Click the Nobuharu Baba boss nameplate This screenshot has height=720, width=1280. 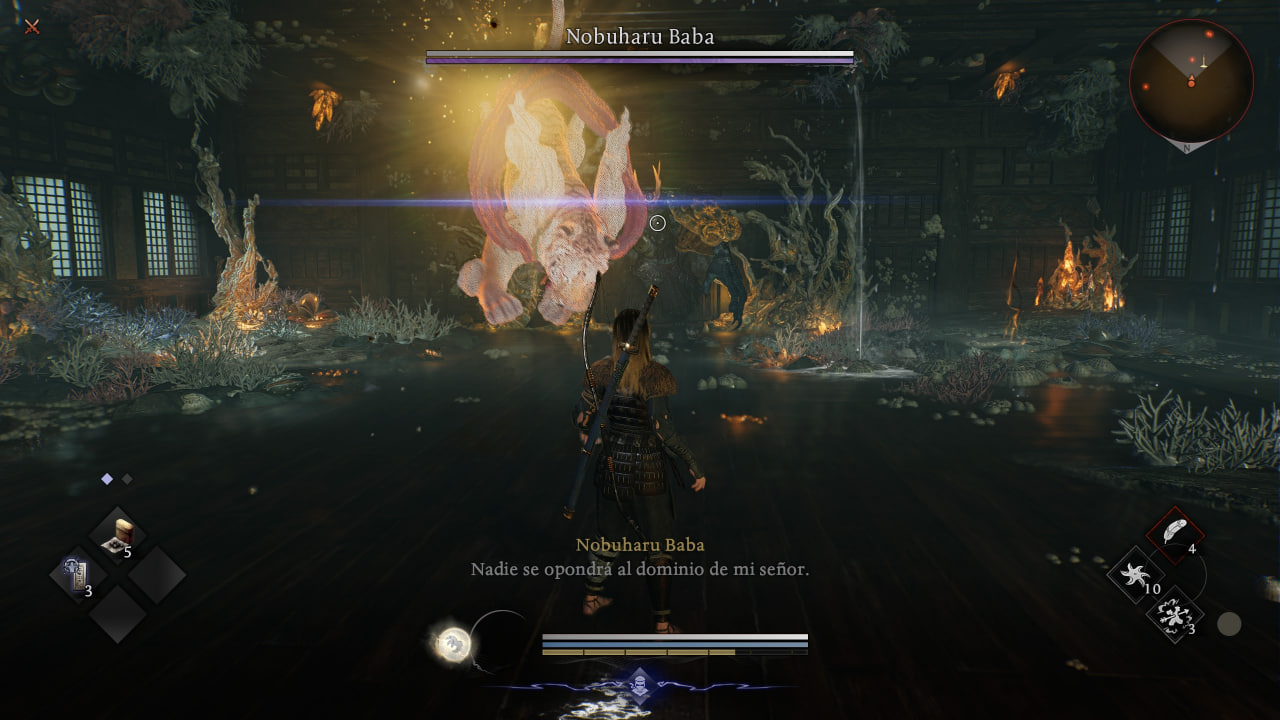point(638,37)
